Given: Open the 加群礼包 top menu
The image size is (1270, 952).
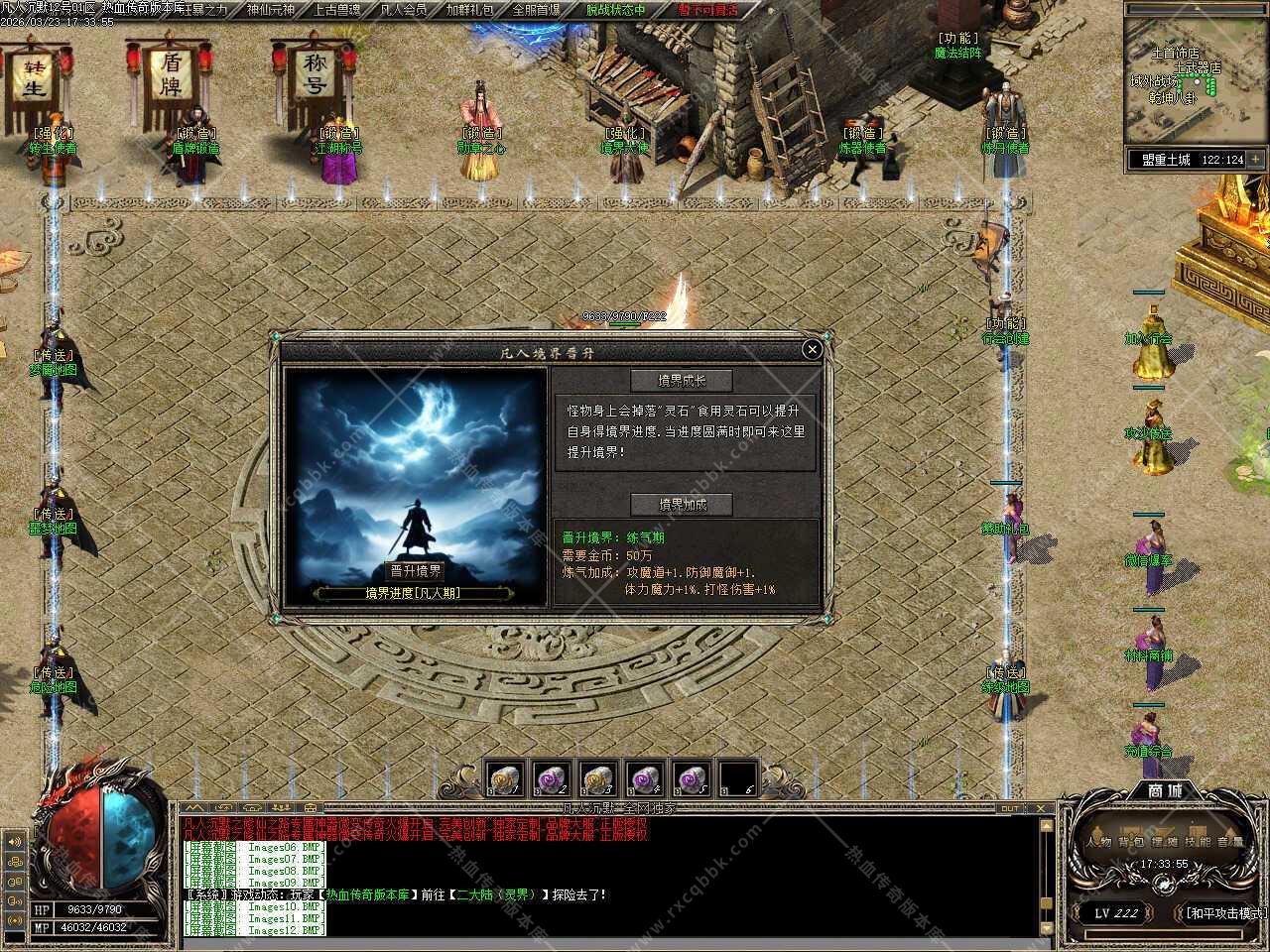Looking at the screenshot, I should 470,10.
